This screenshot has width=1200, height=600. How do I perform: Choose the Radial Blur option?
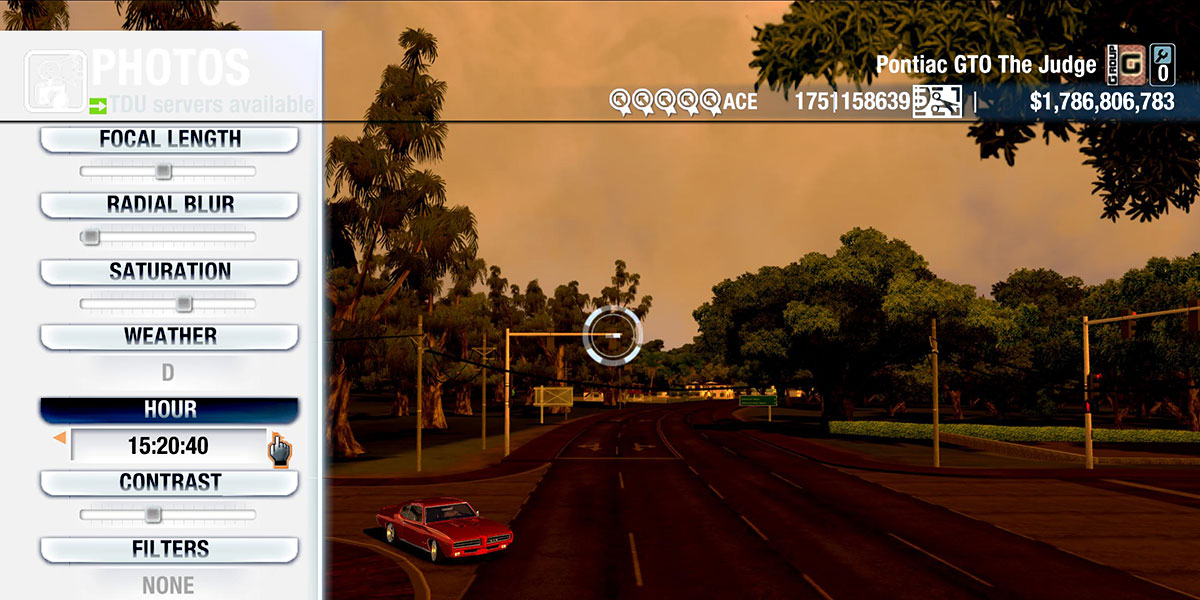click(169, 205)
